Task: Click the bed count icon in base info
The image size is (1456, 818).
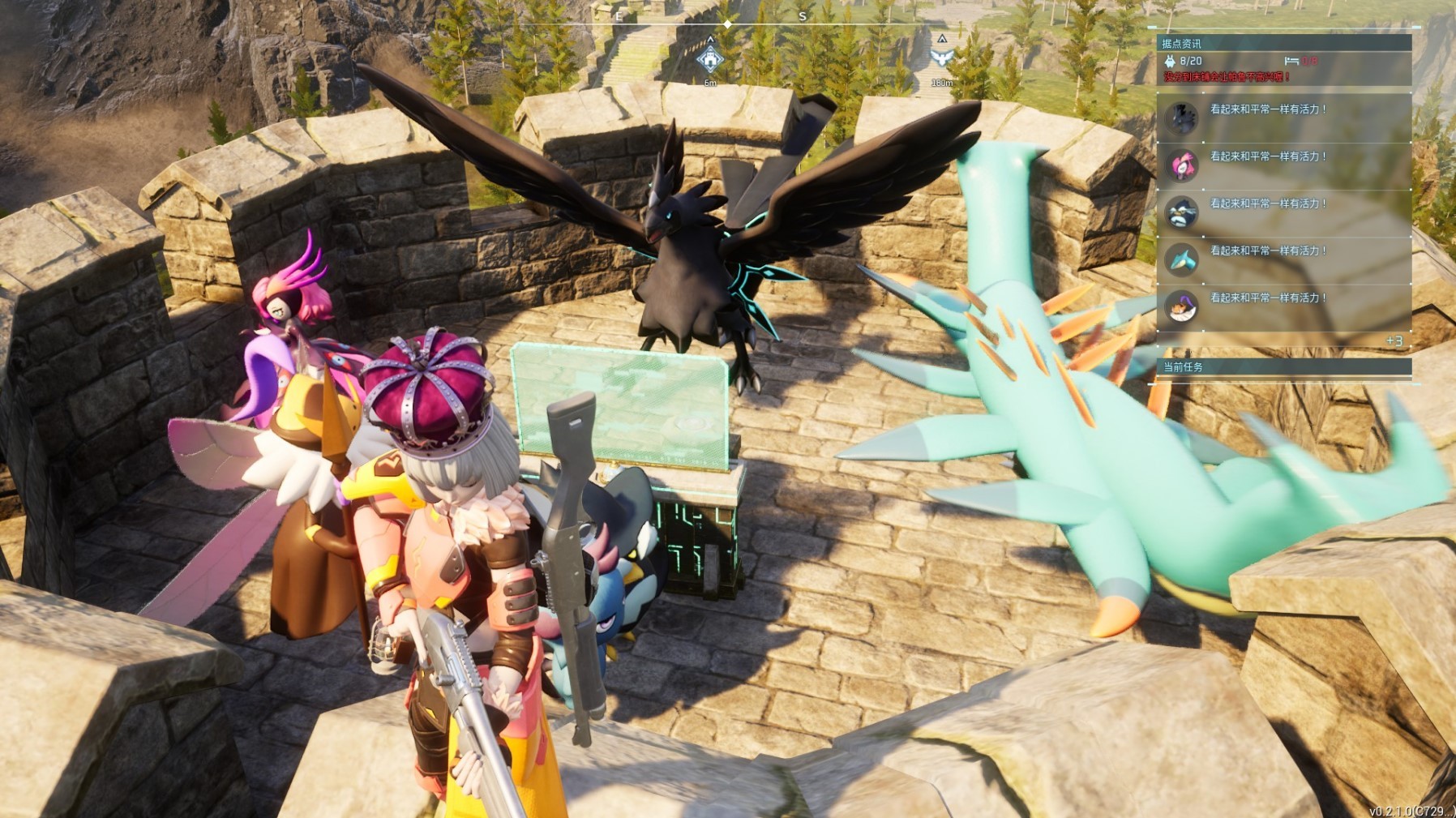Action: [x=1291, y=61]
